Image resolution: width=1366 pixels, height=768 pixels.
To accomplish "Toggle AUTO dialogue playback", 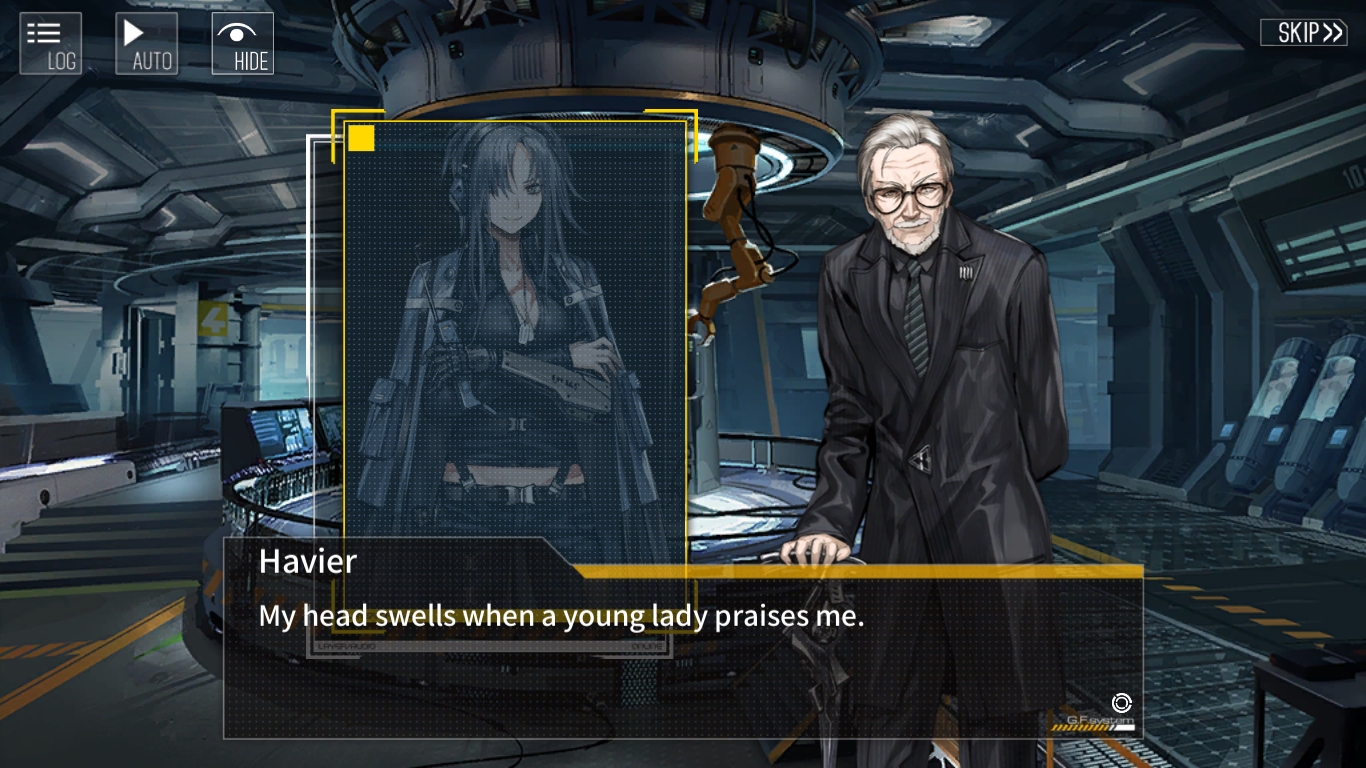I will coord(147,44).
